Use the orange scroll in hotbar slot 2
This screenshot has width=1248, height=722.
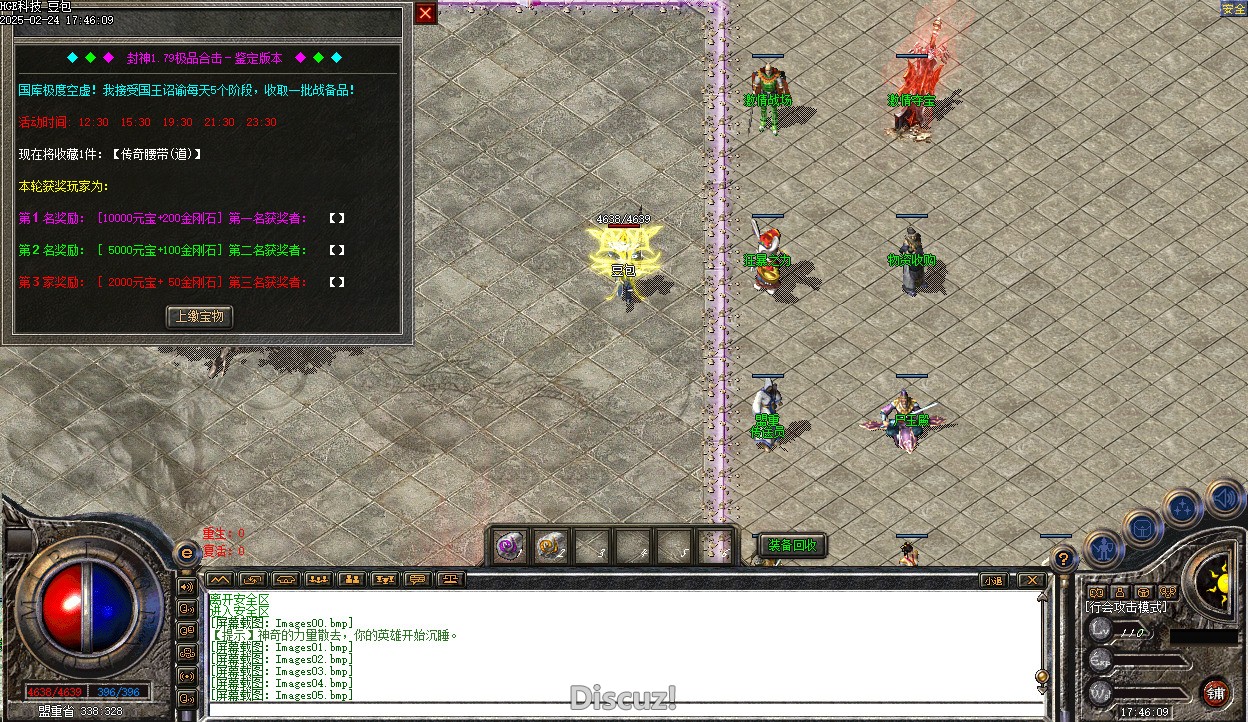point(551,547)
